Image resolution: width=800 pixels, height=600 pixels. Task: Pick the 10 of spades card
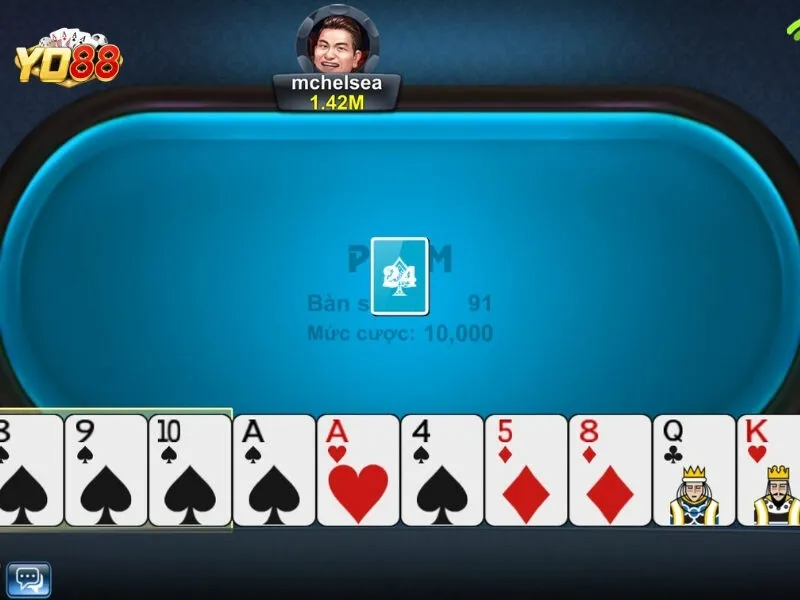(x=189, y=470)
